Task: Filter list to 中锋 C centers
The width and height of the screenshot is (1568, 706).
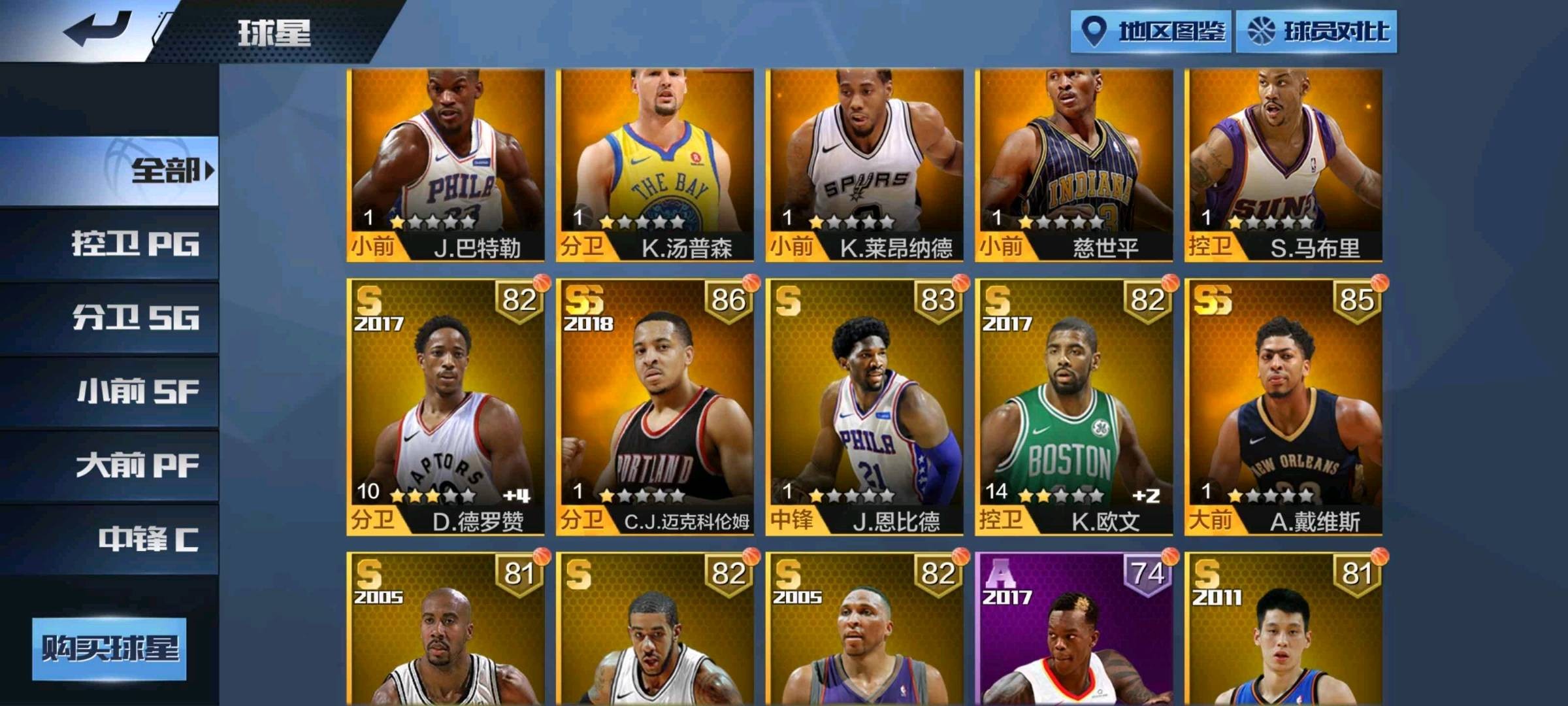Action: pyautogui.click(x=109, y=540)
